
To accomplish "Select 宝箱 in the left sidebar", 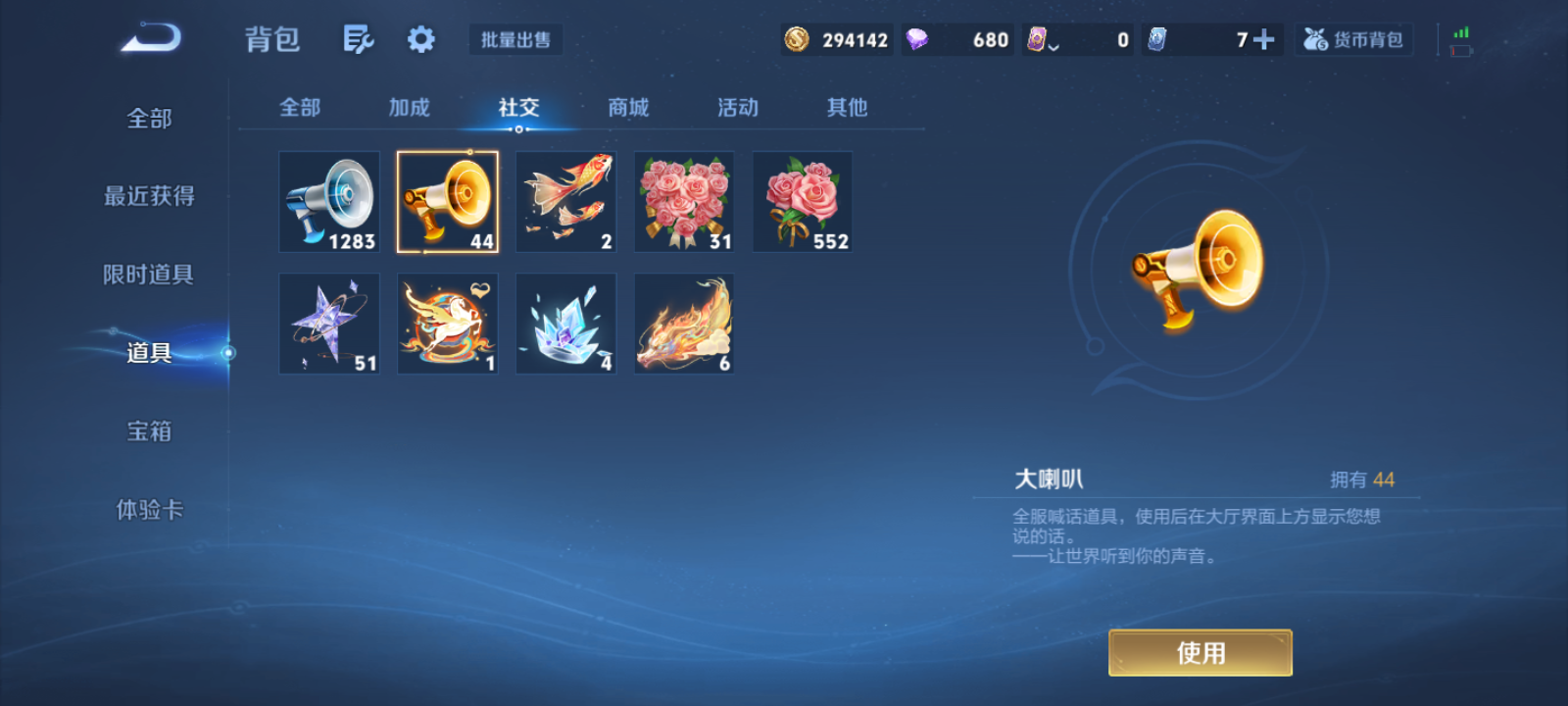I will click(x=149, y=431).
